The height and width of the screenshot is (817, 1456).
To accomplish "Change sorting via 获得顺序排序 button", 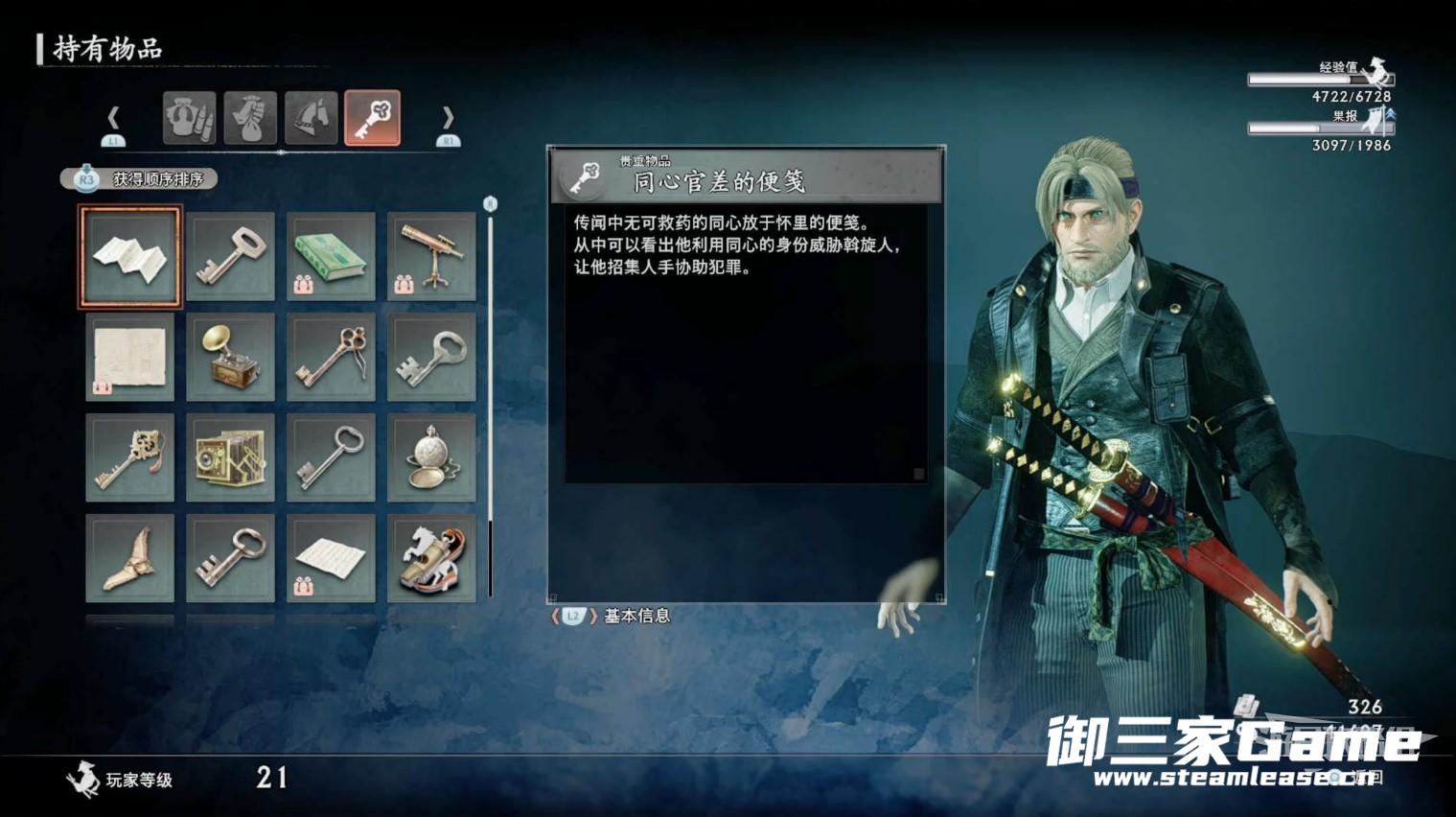I will 140,179.
